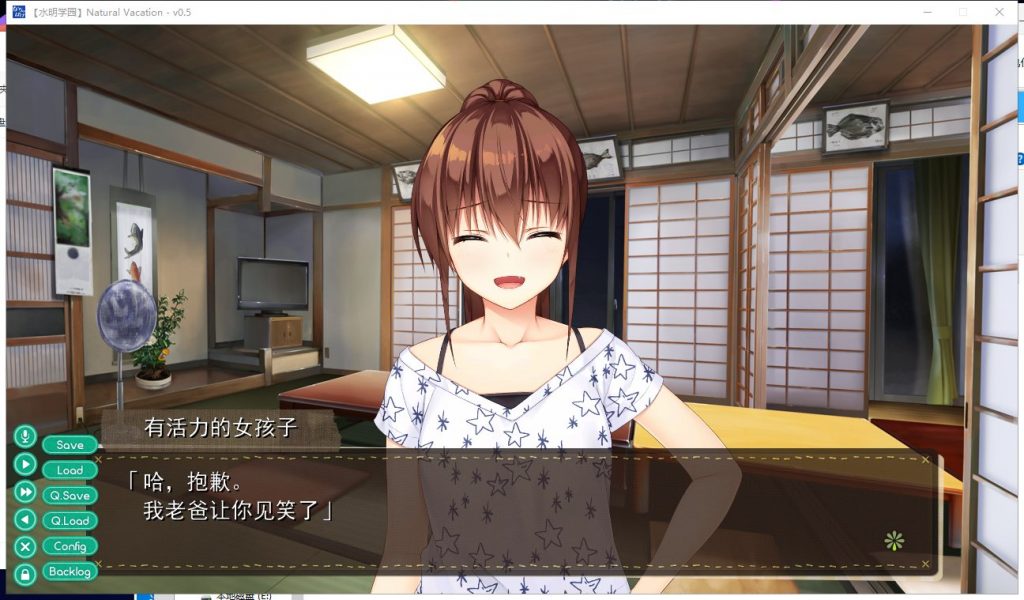
Task: Minimize the game window
Action: (928, 12)
